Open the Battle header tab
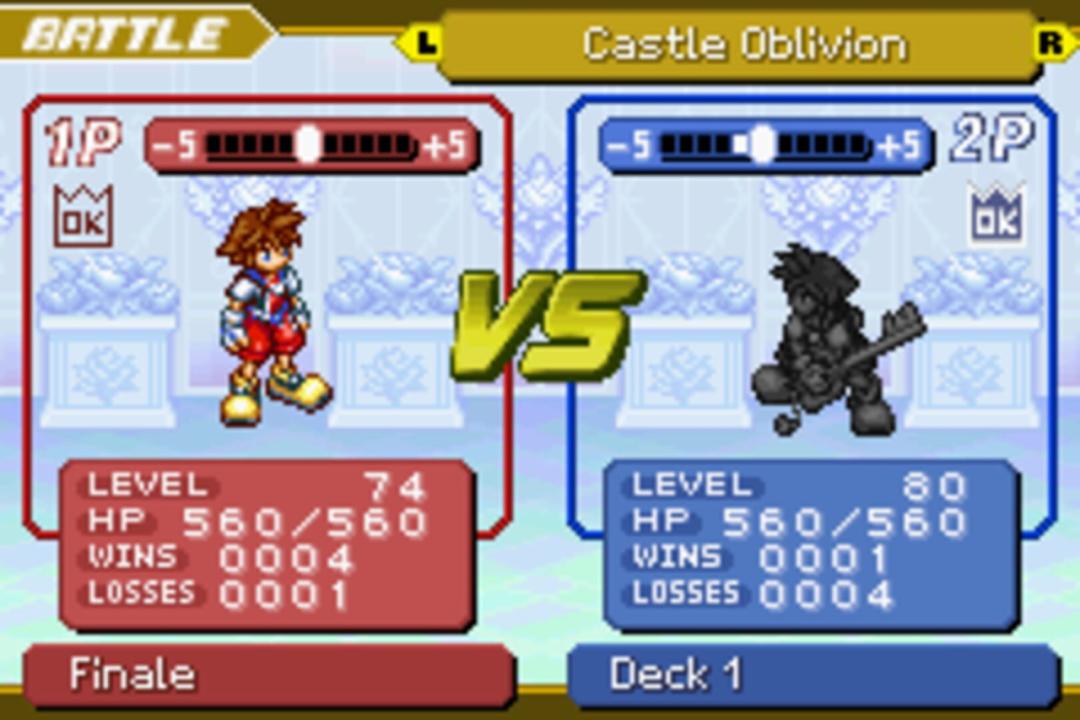Screen dimensions: 1080x720 coord(125,35)
